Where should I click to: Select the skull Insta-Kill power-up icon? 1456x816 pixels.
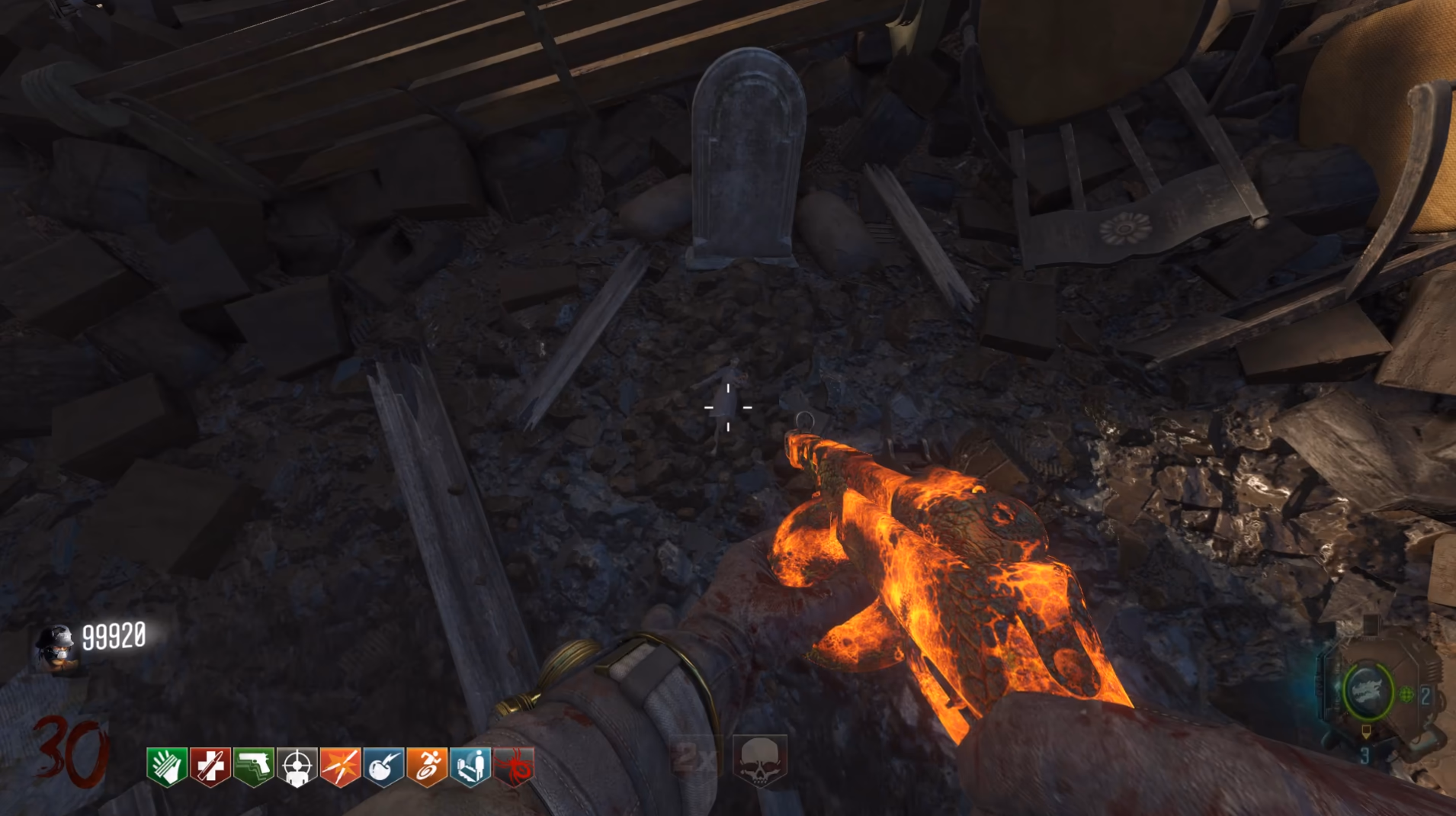tap(759, 760)
